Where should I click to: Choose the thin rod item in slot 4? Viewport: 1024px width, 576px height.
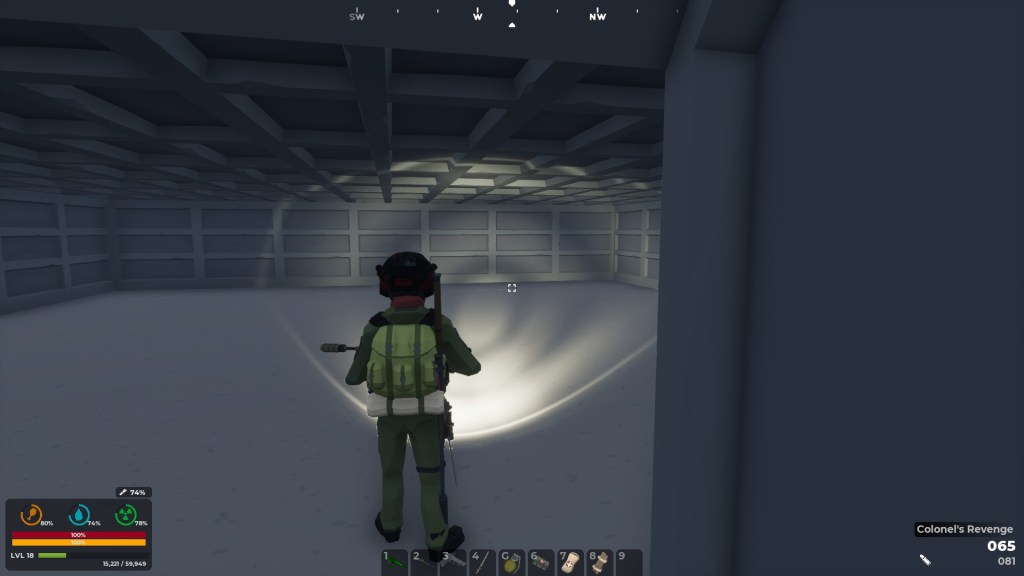(x=482, y=563)
